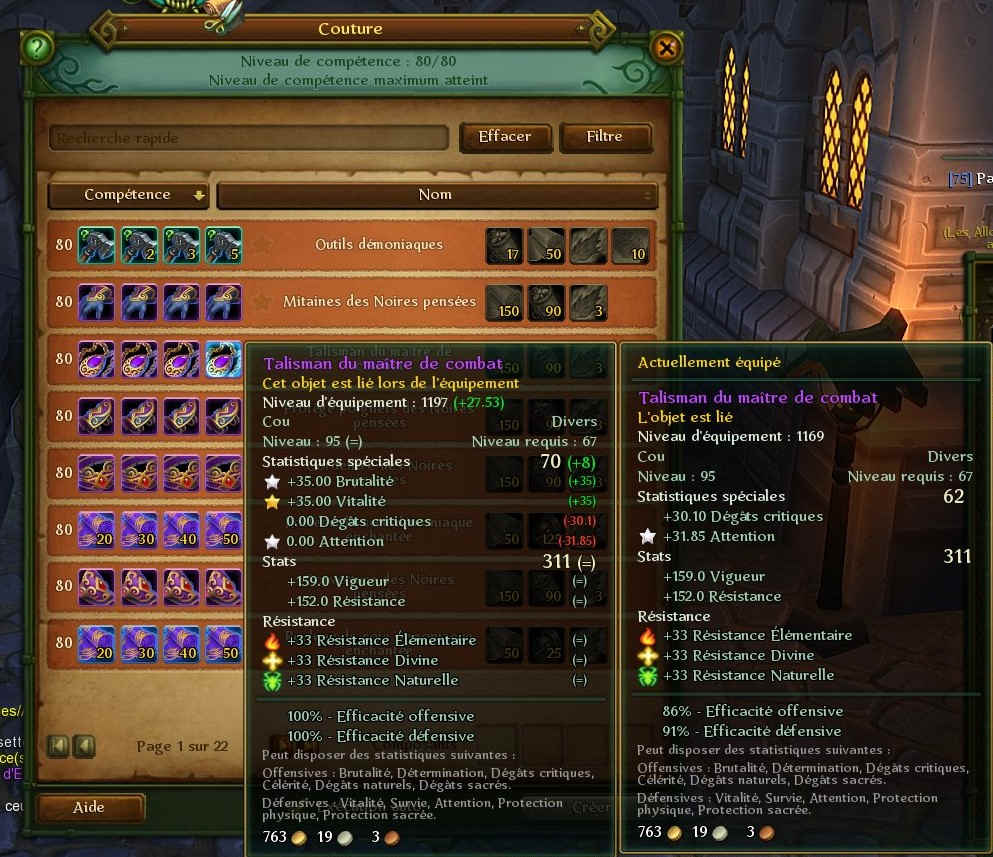The height and width of the screenshot is (857, 993).
Task: Click the Recherche rapide search field
Action: (250, 137)
